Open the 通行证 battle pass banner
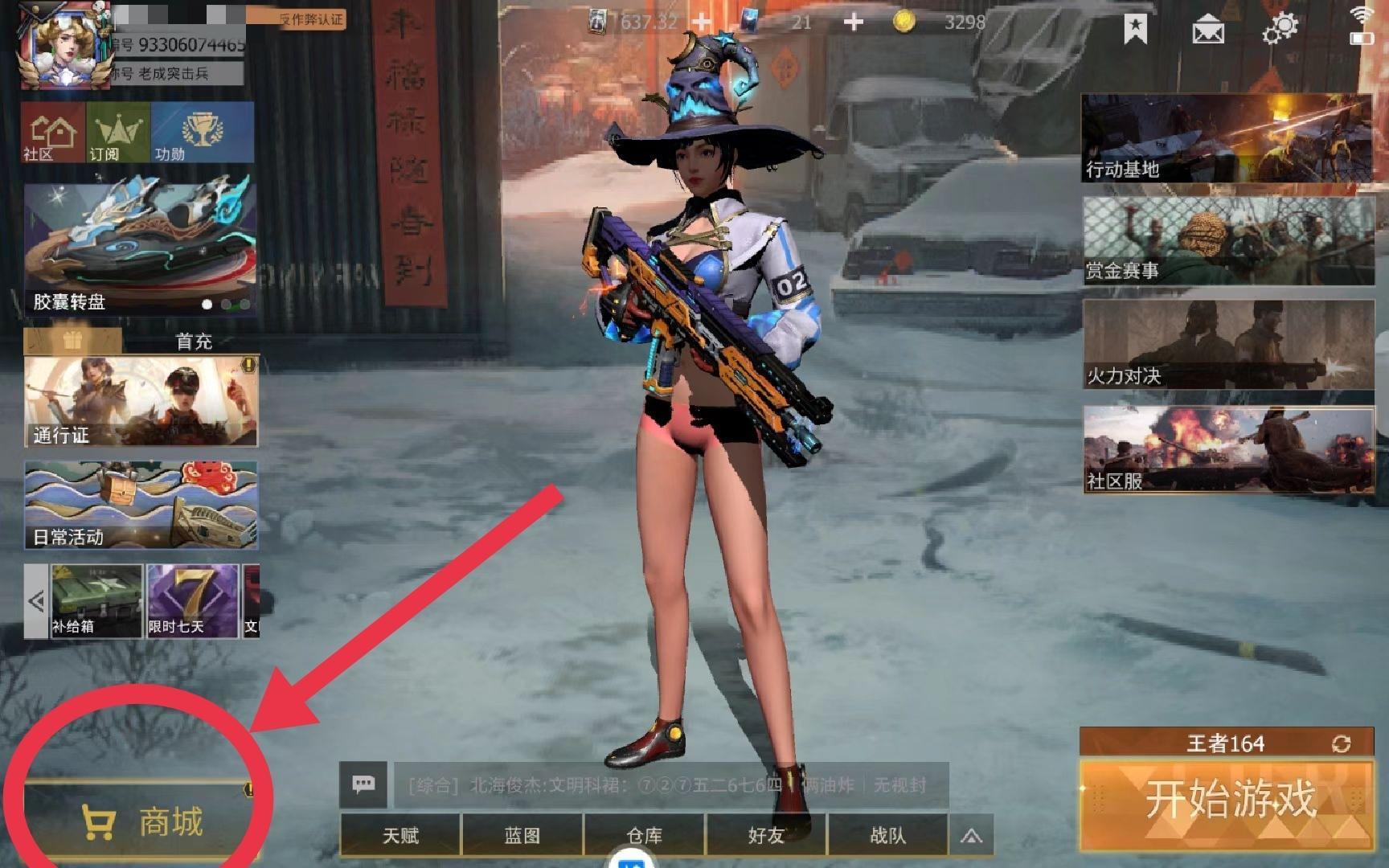The height and width of the screenshot is (868, 1389). 141,400
